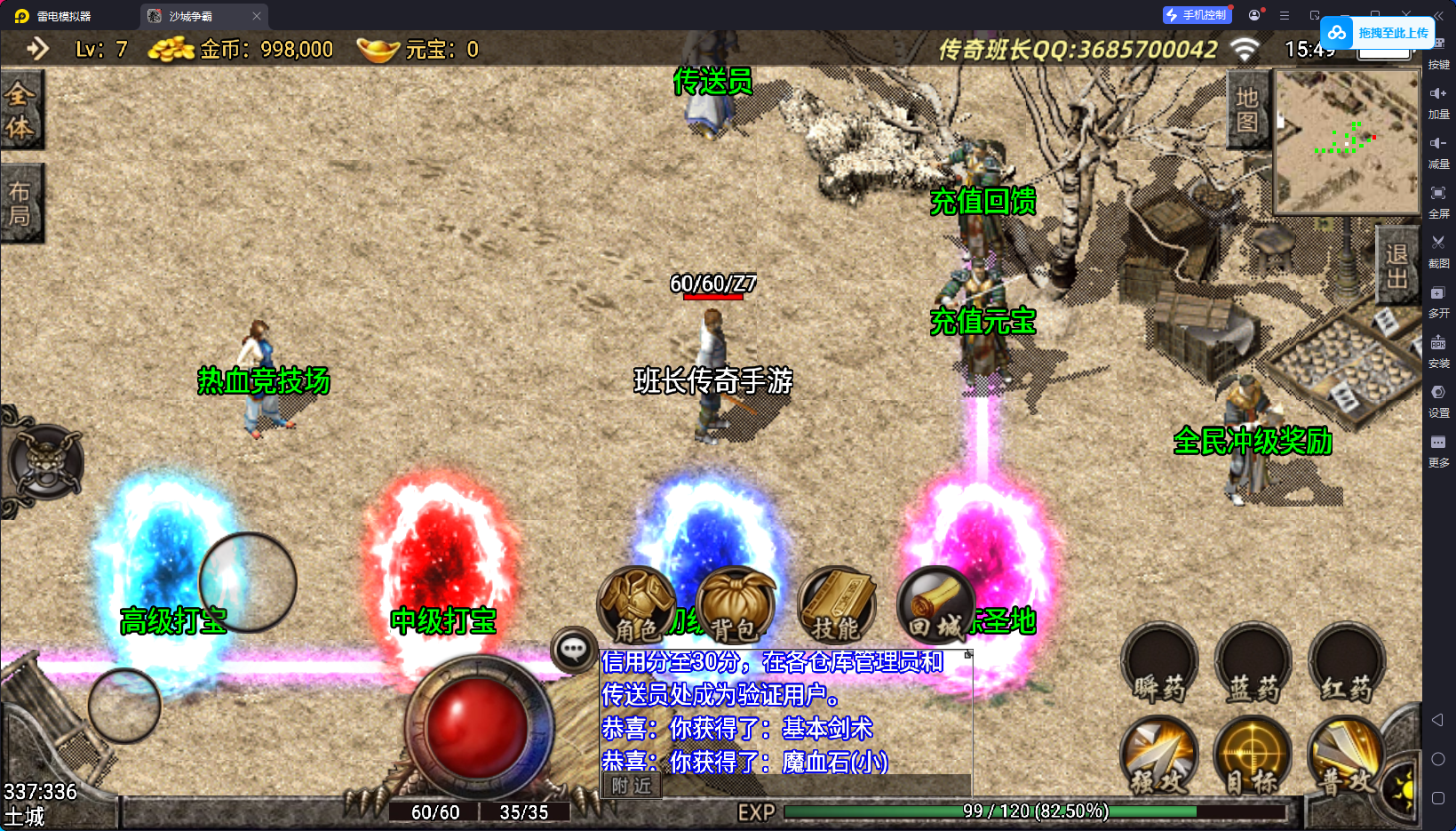Use the 回城 town return scroll
The height and width of the screenshot is (831, 1456).
point(935,605)
